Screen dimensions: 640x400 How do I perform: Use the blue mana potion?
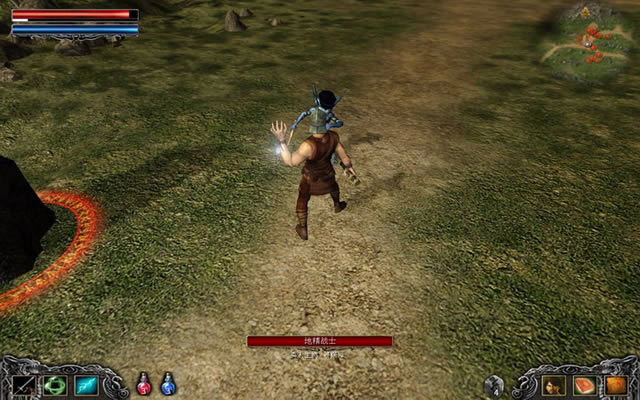168,384
